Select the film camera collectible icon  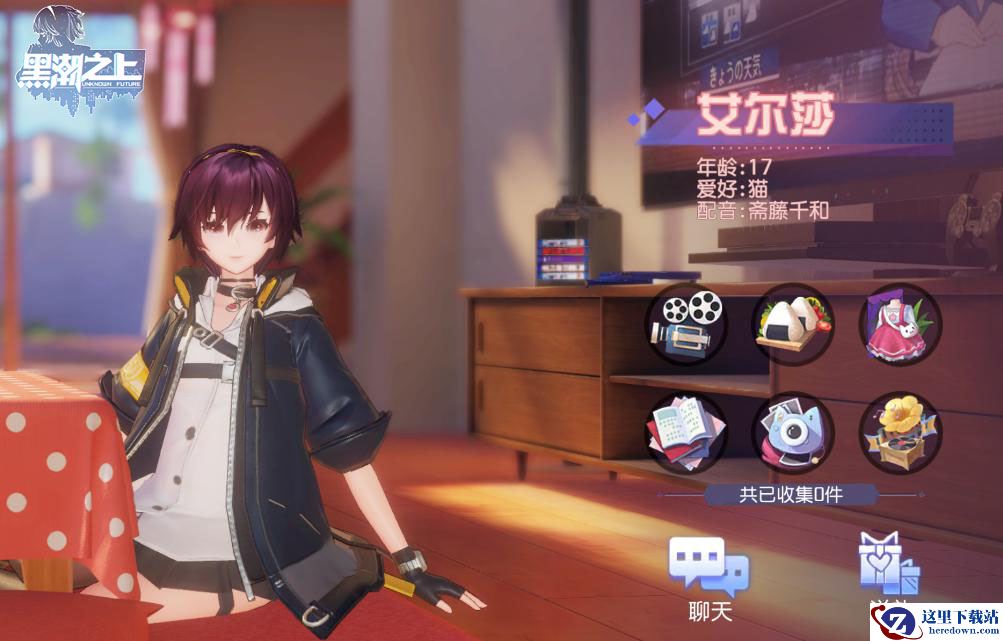[x=685, y=324]
